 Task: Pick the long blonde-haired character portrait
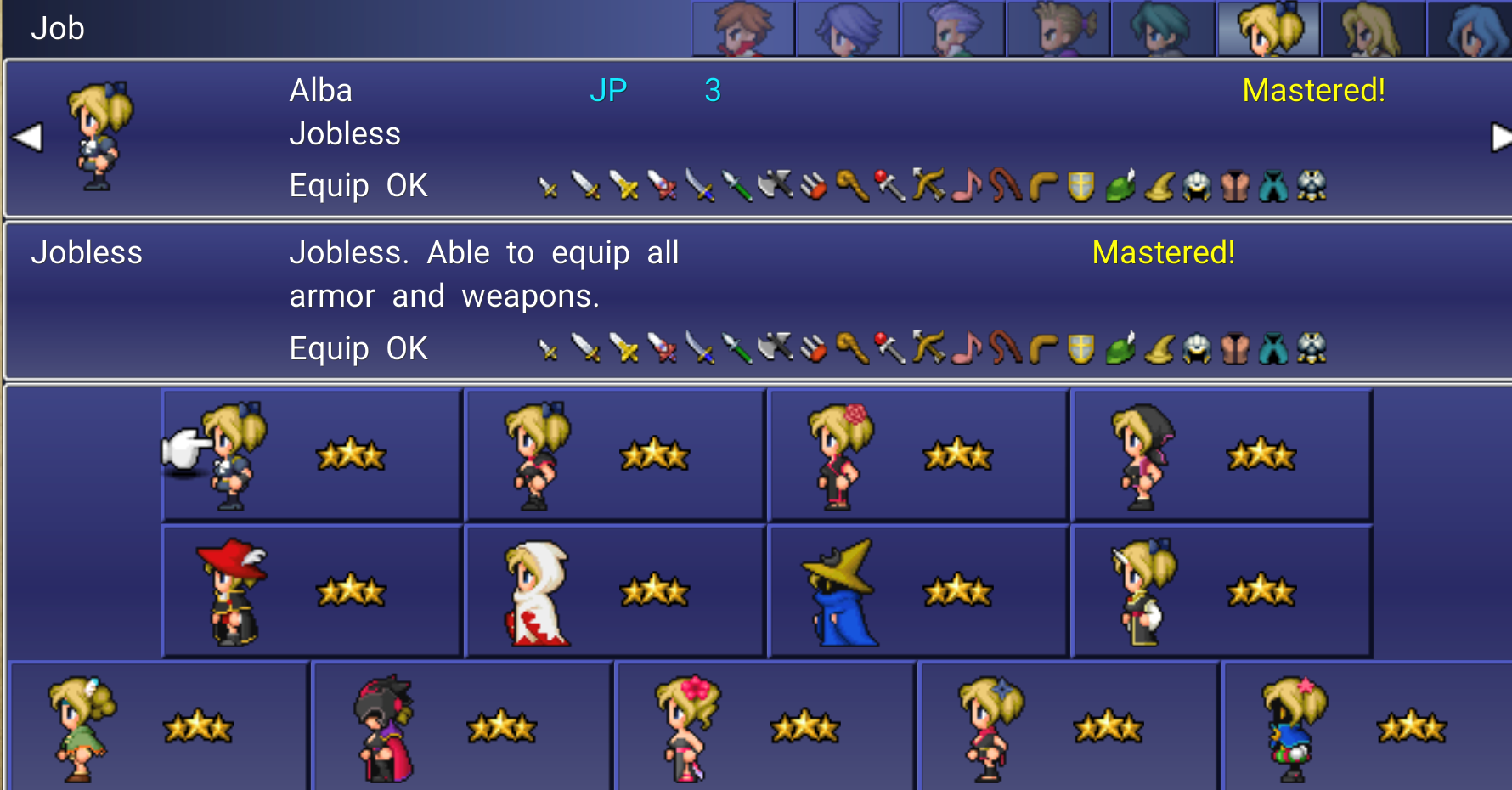1373,29
